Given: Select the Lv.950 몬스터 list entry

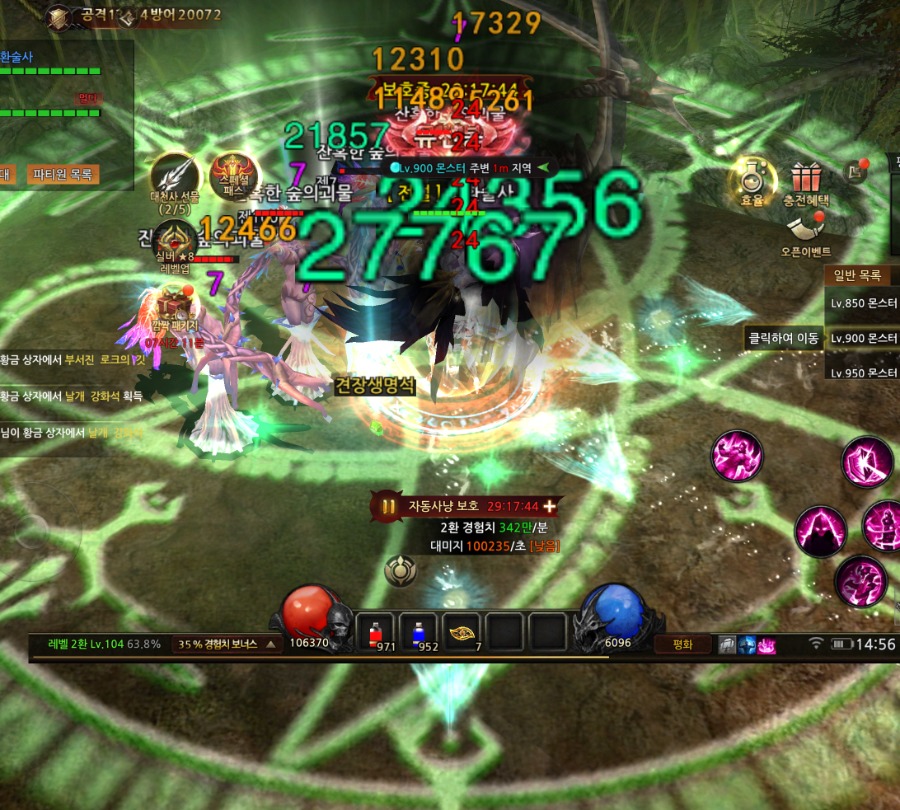Looking at the screenshot, I should point(863,372).
